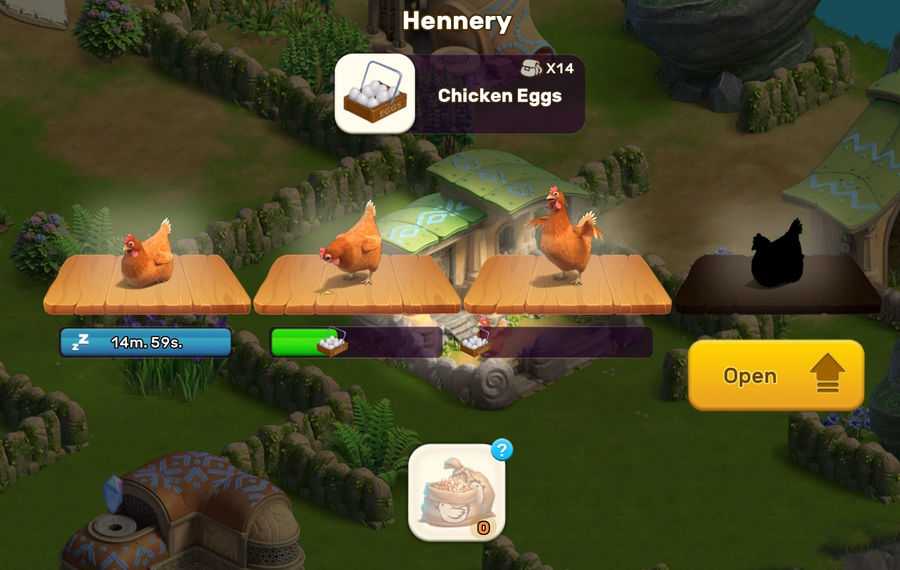This screenshot has height=570, width=900.
Task: Choose the locked silhouette hen slot
Action: pyautogui.click(x=777, y=254)
